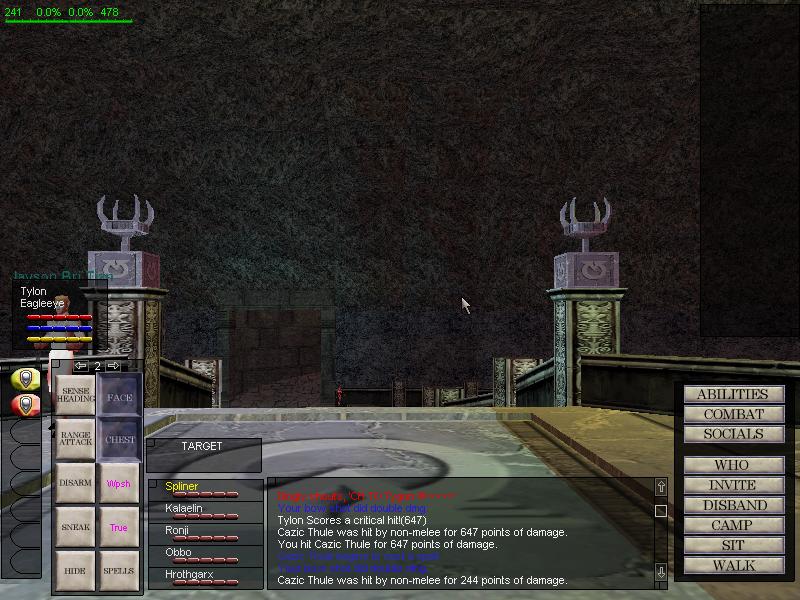Select group member Ronji
The width and height of the screenshot is (800, 600).
177,531
